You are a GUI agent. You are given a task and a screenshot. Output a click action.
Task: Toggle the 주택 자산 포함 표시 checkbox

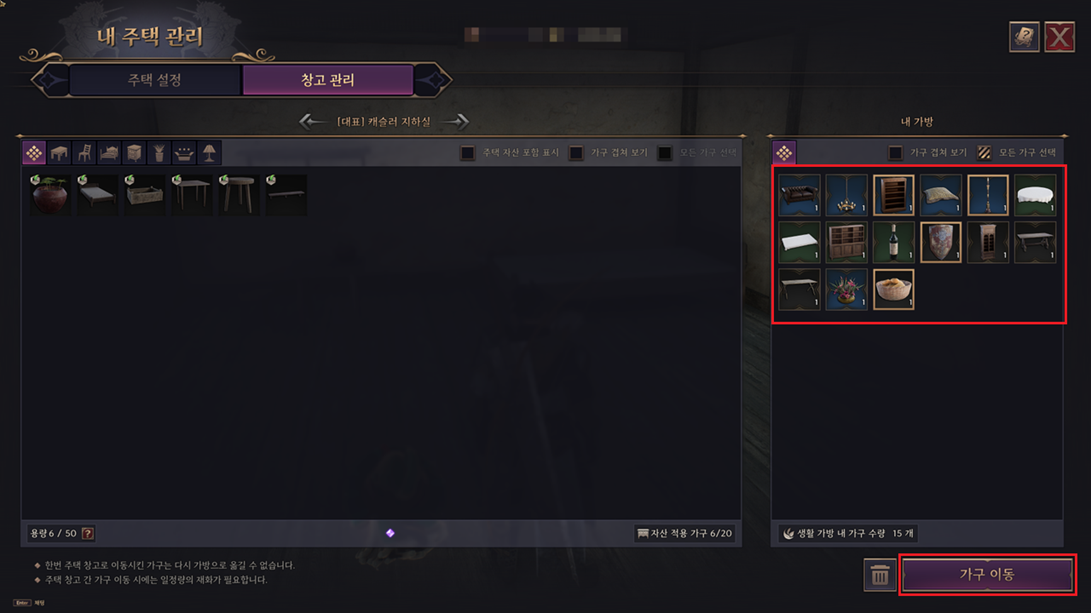pyautogui.click(x=468, y=153)
